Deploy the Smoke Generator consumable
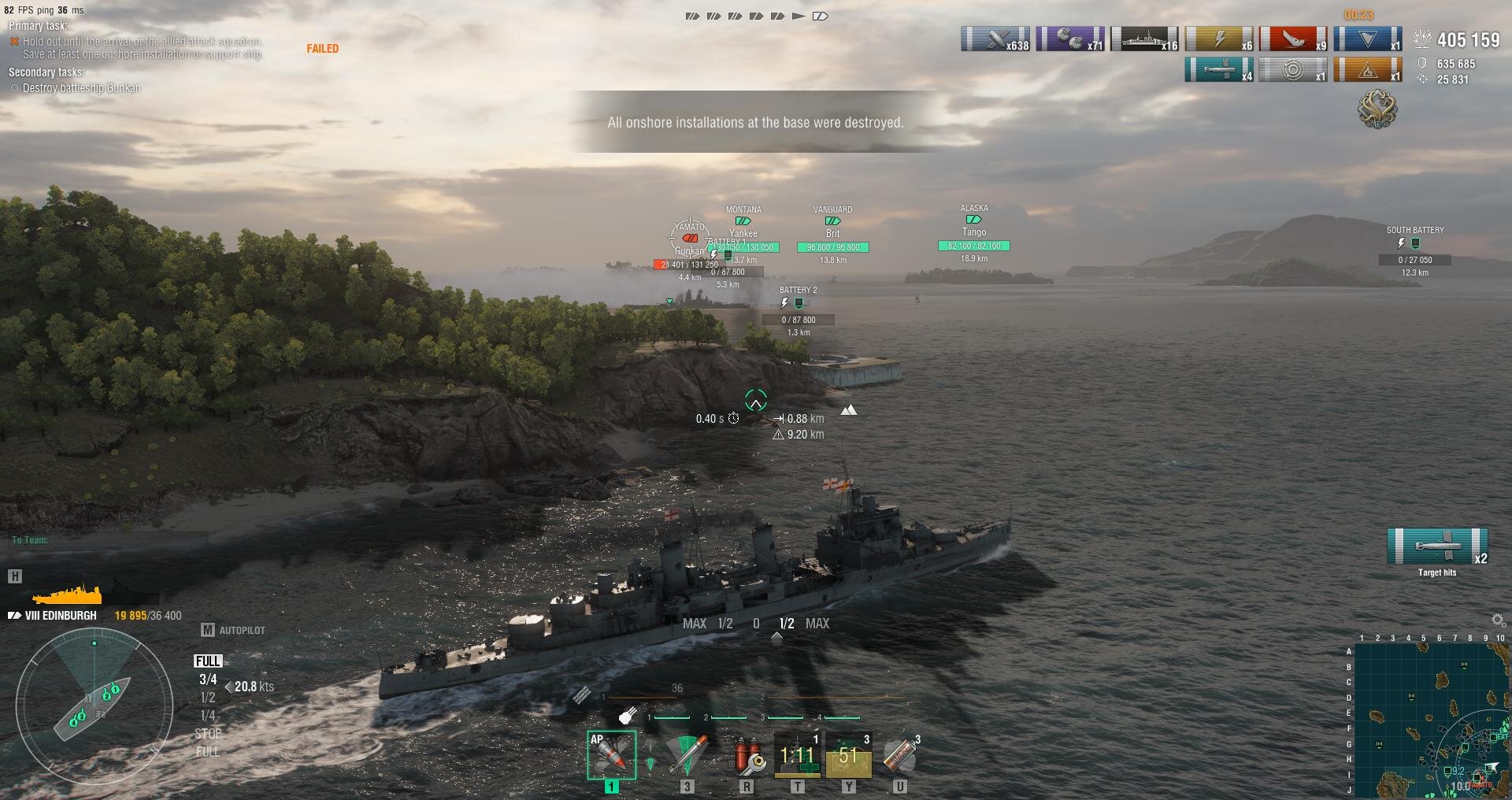This screenshot has width=1512, height=800. (899, 754)
